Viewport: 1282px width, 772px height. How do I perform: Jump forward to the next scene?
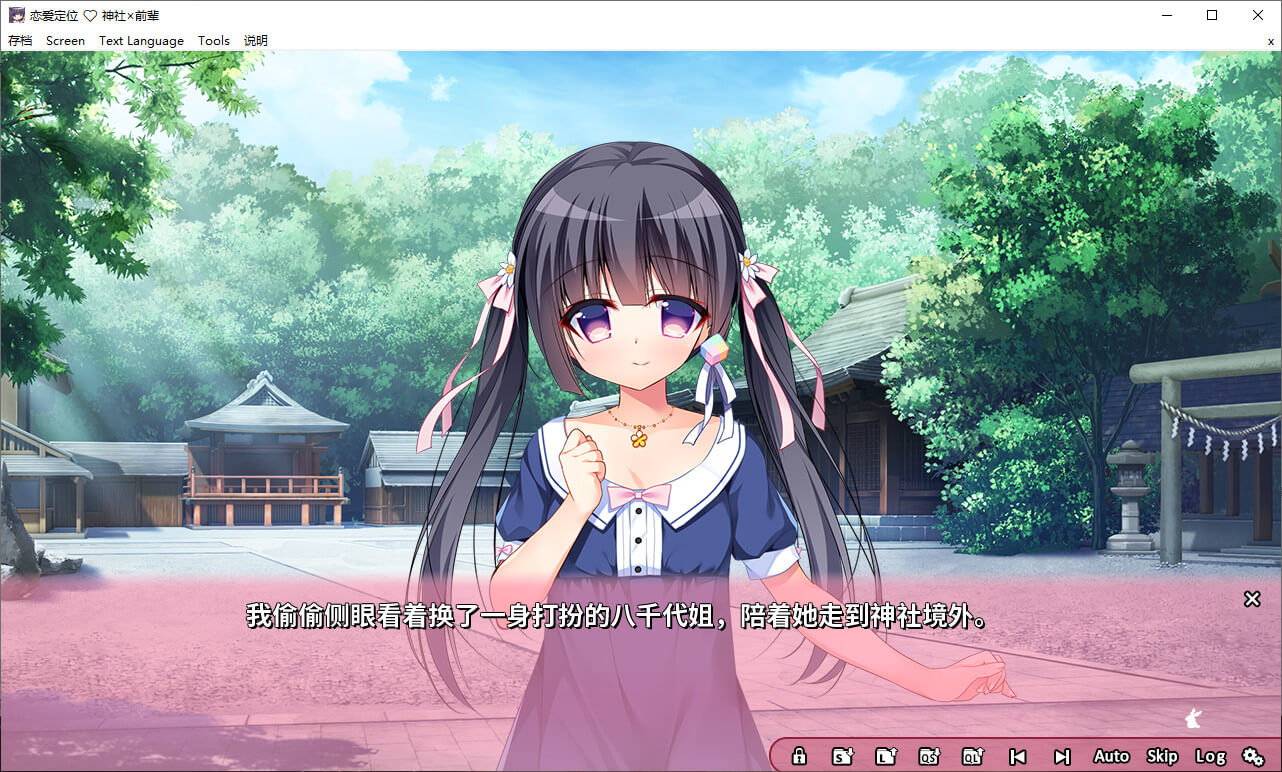[x=1062, y=757]
